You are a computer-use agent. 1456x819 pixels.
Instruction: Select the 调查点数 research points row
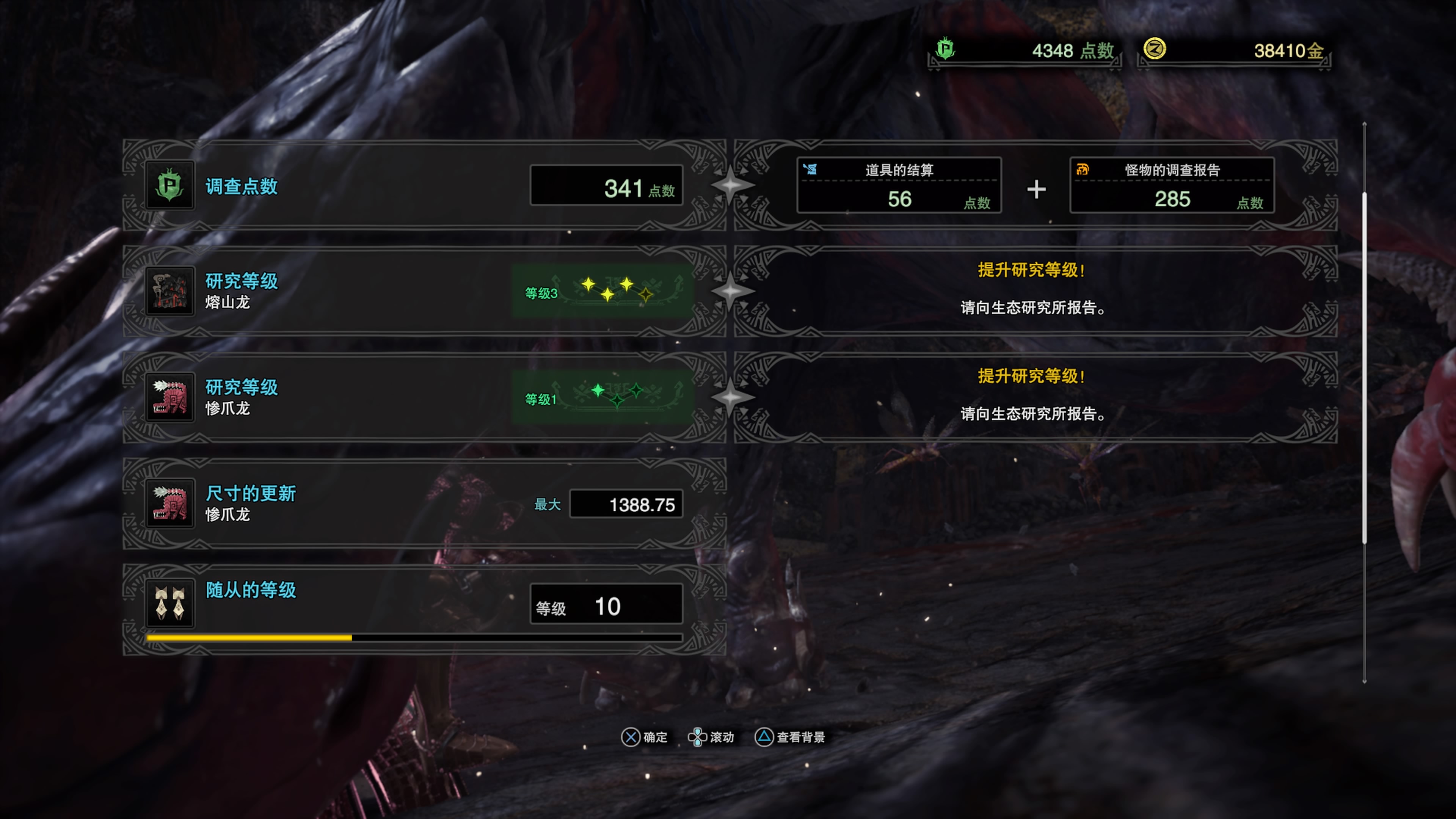pyautogui.click(x=424, y=185)
